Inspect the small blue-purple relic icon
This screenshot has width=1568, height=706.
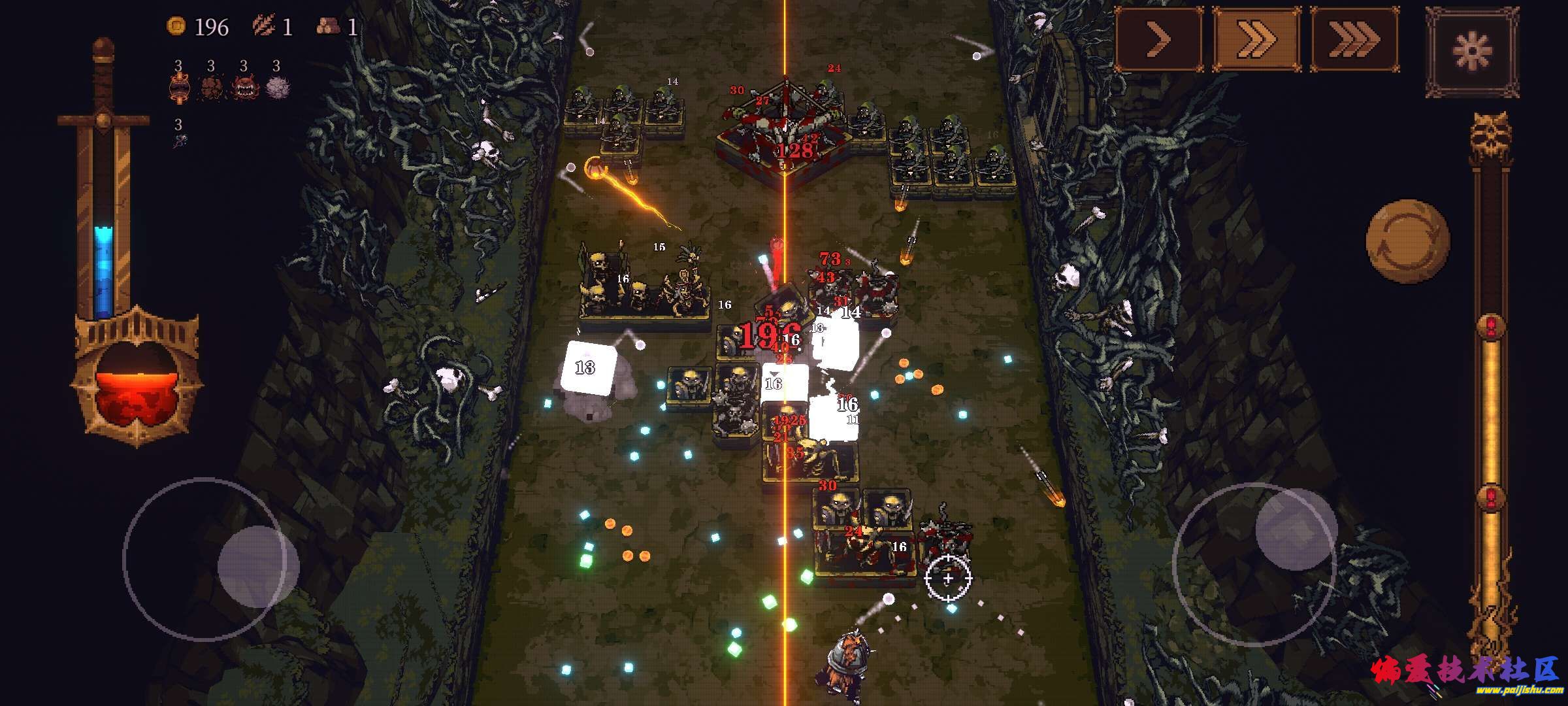[179, 140]
